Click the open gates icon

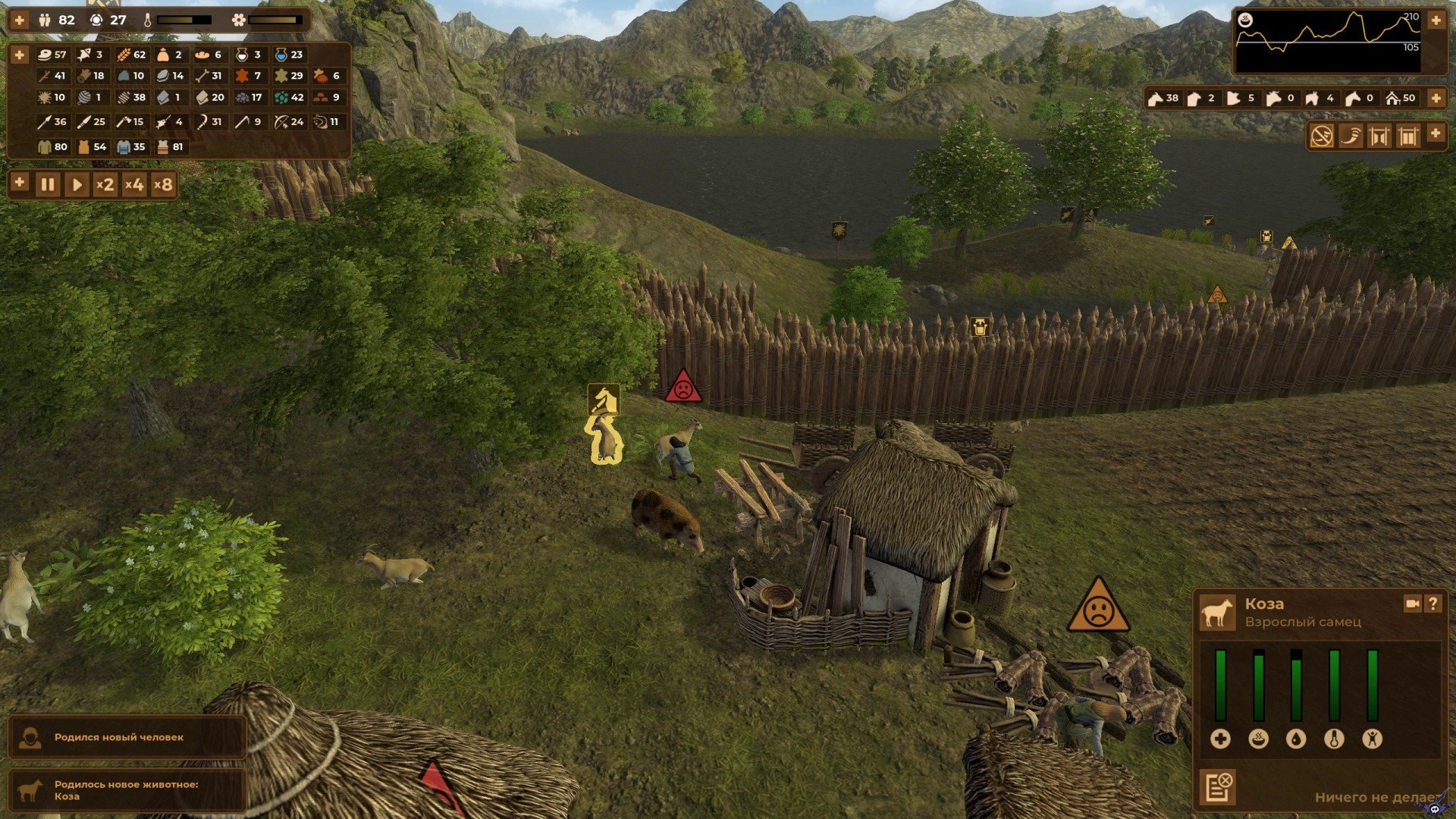1379,136
